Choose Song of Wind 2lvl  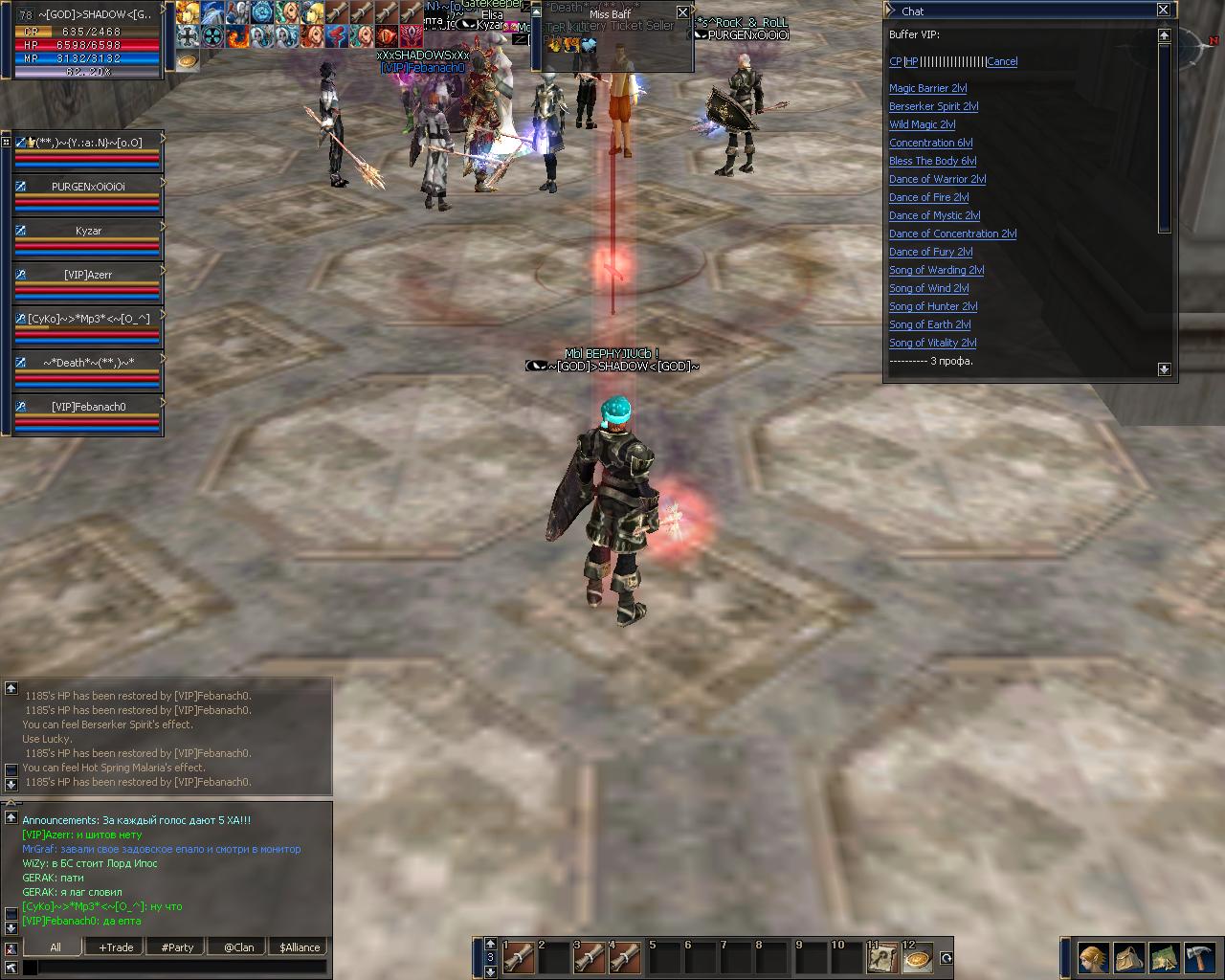pos(928,288)
